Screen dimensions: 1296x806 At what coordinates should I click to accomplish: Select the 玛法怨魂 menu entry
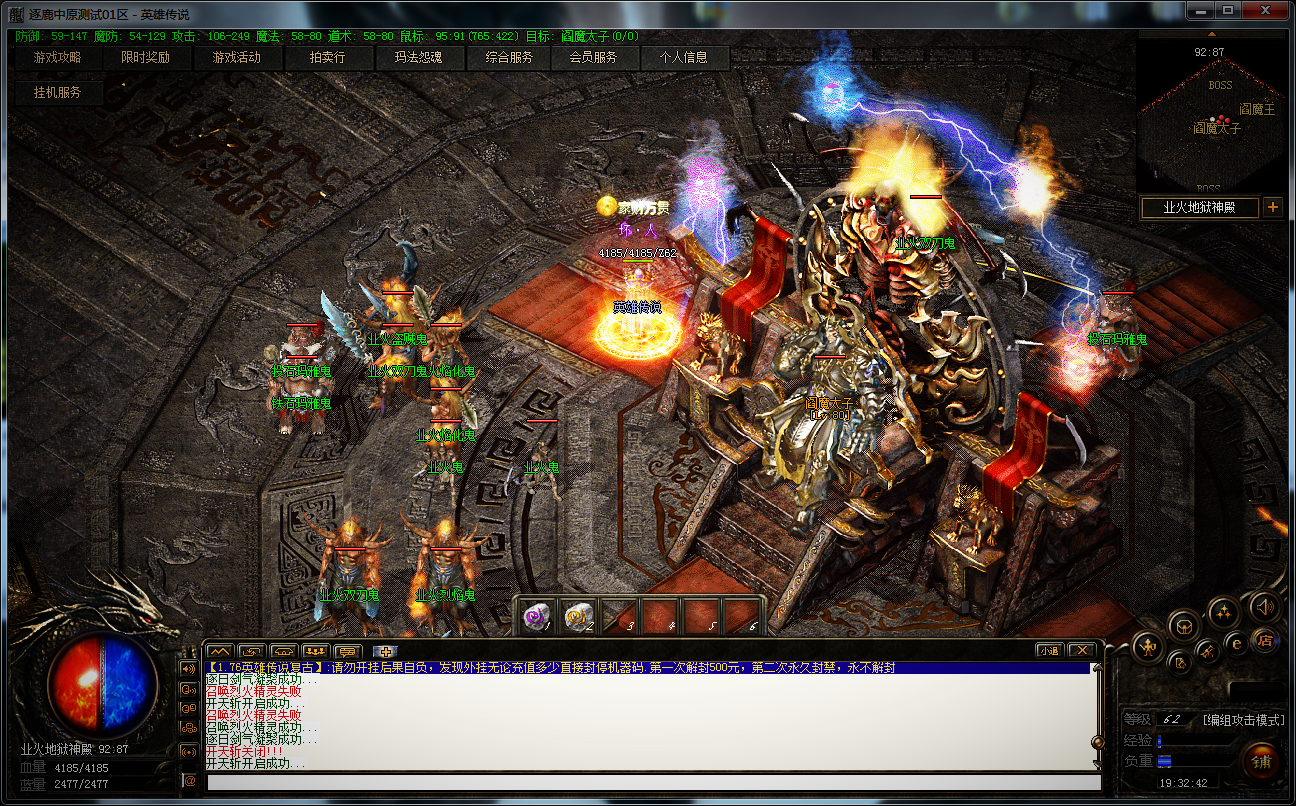tap(418, 58)
